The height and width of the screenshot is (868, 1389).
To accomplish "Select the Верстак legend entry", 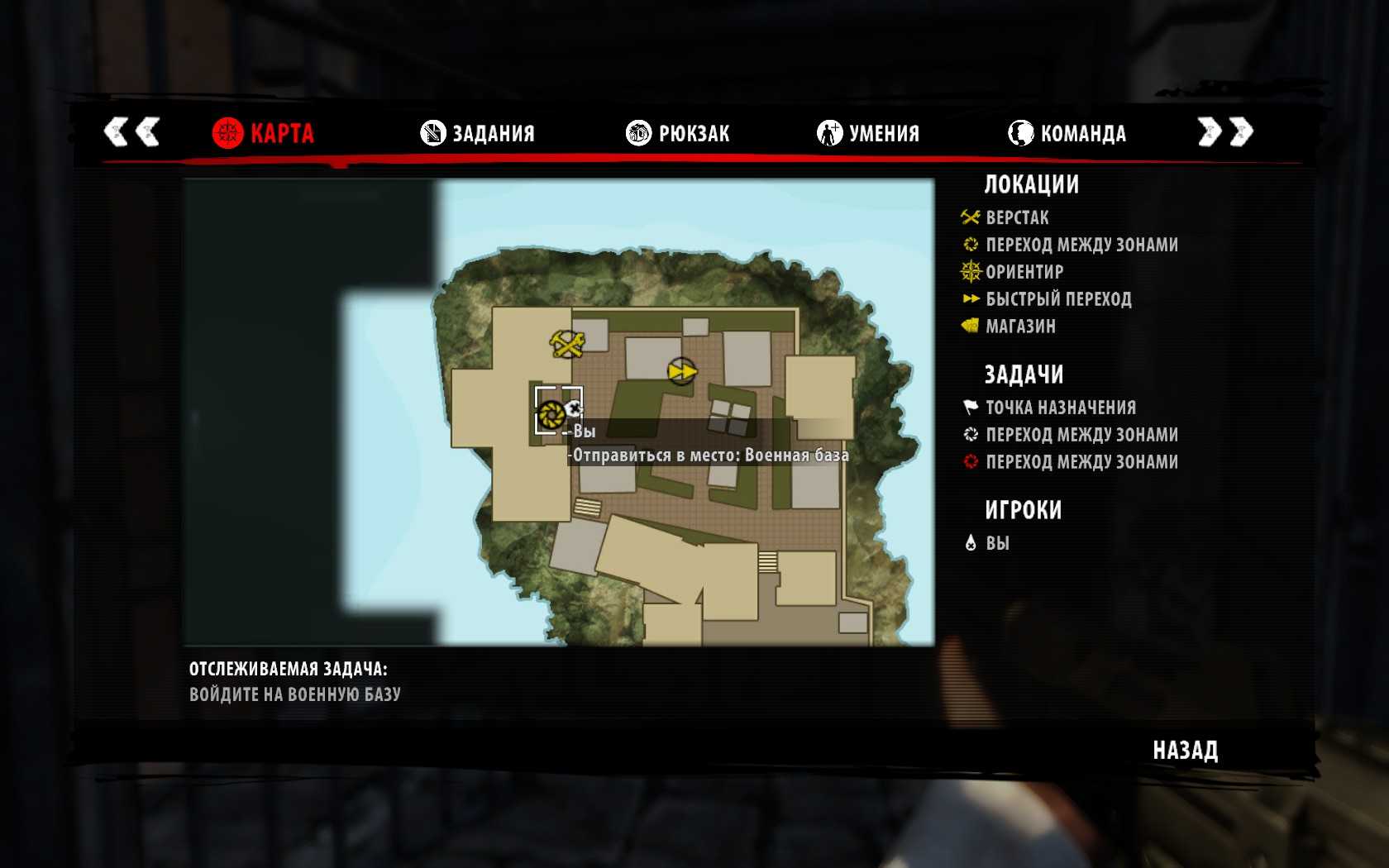I will pos(1017,218).
